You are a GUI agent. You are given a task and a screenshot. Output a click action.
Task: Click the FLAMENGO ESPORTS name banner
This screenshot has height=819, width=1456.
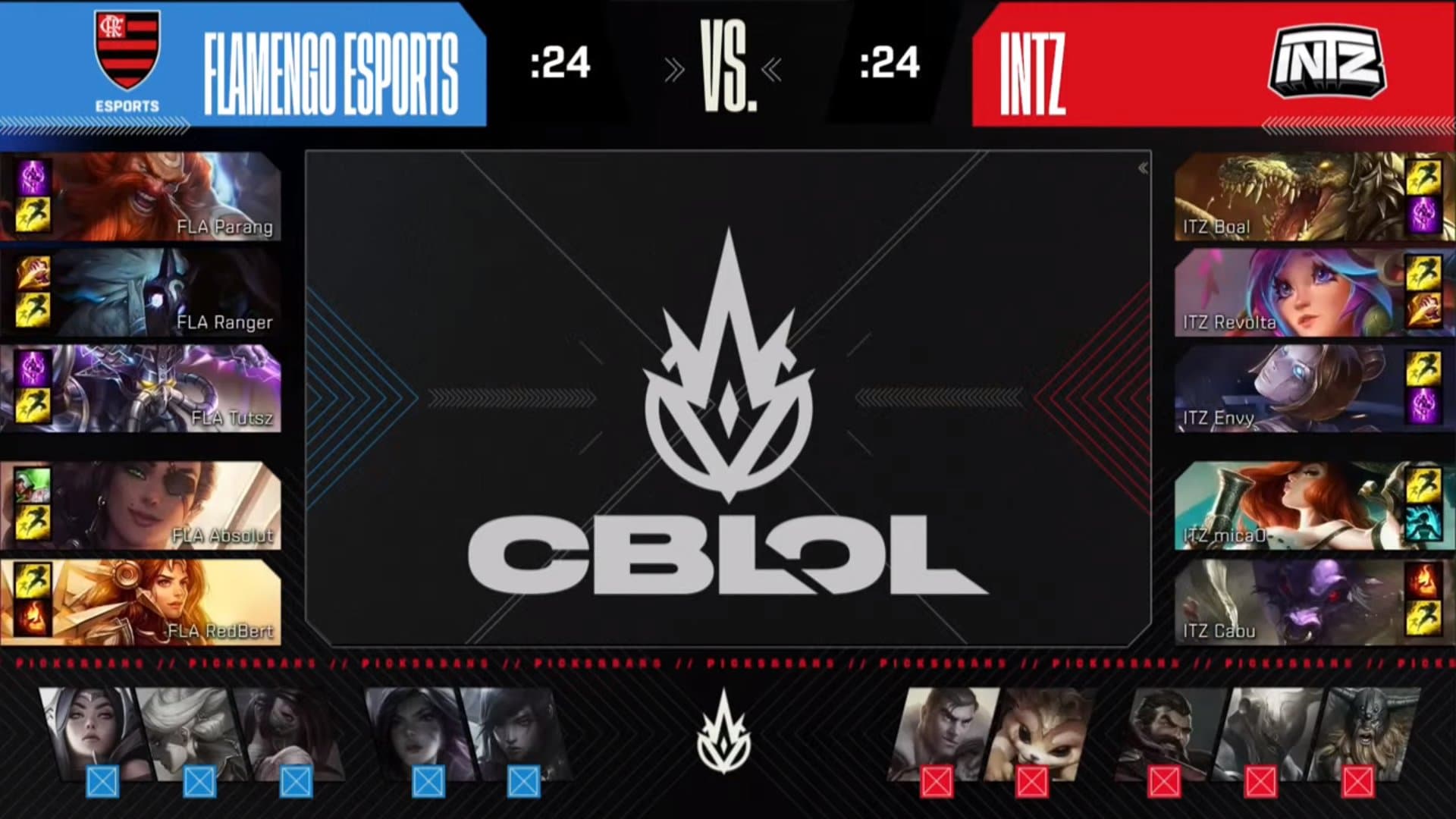click(330, 64)
